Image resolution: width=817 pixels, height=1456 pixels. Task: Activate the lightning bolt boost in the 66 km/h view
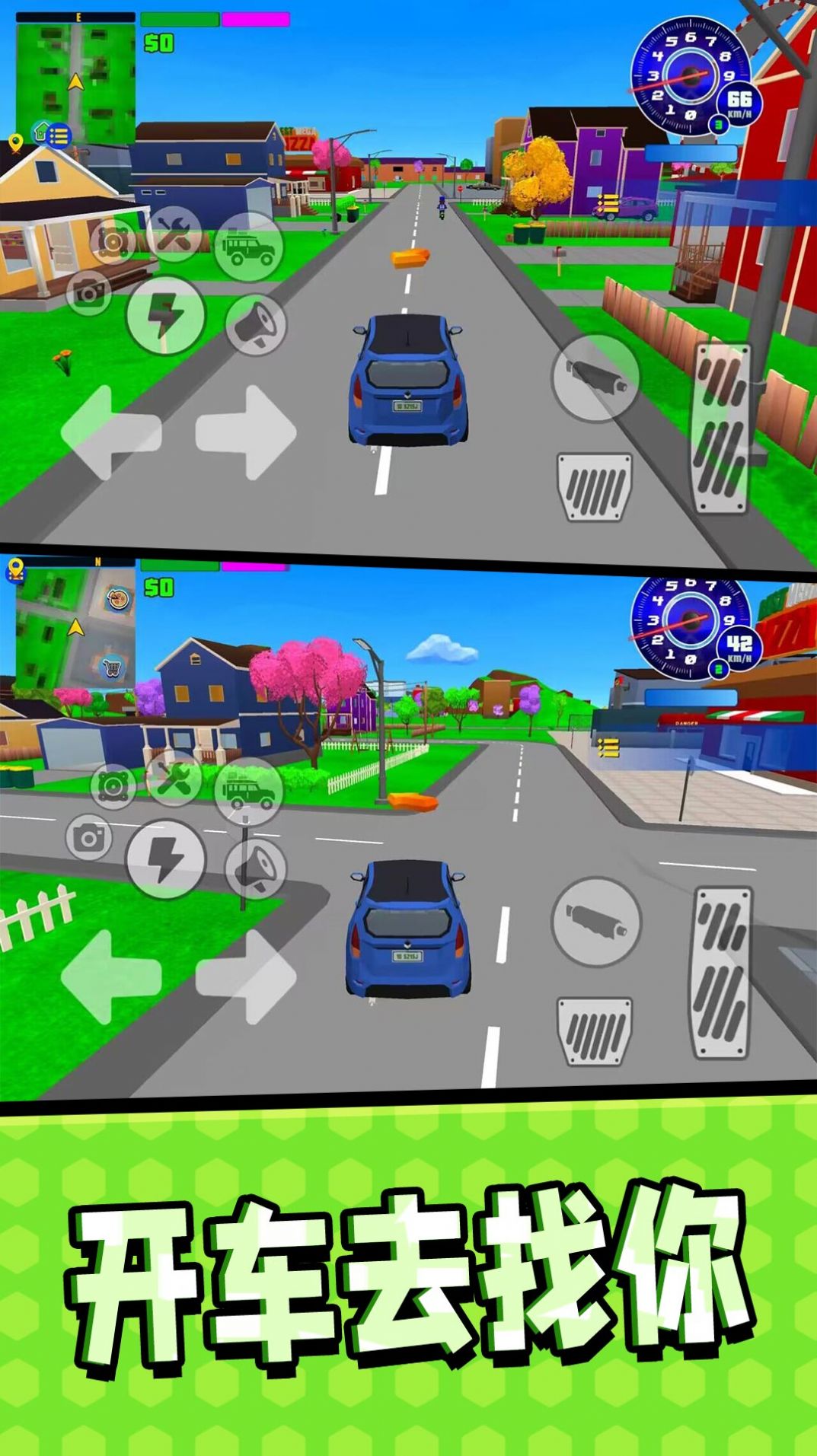point(165,314)
